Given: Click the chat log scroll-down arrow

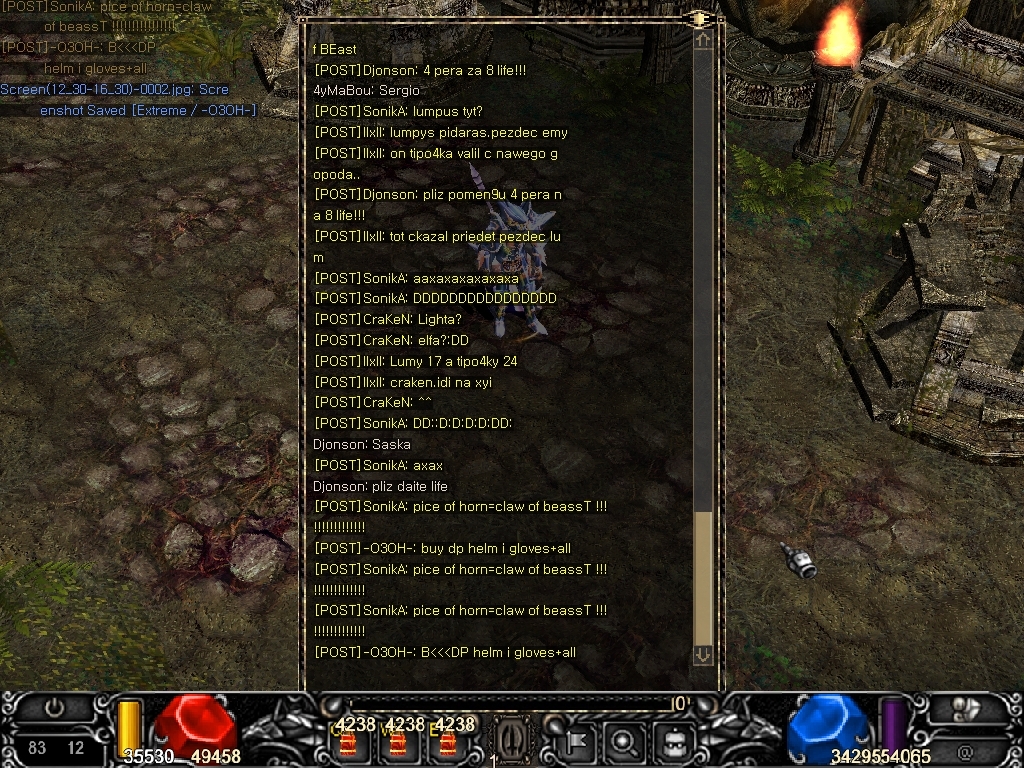Looking at the screenshot, I should (x=703, y=654).
